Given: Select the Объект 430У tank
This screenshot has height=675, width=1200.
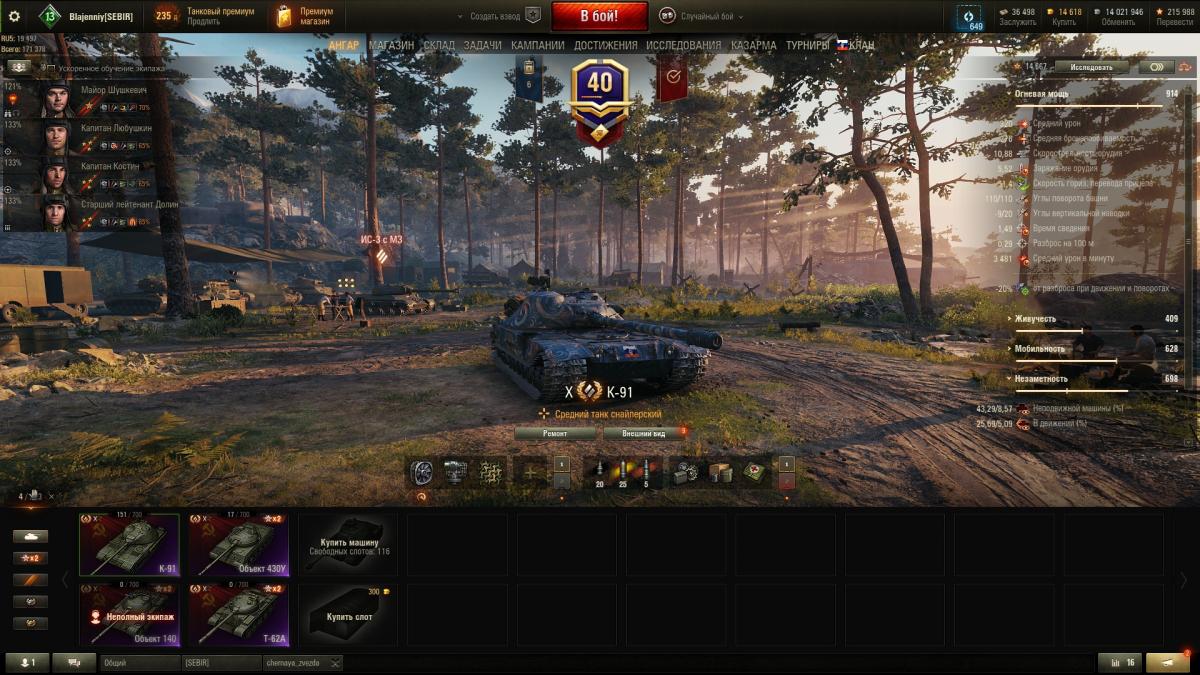Looking at the screenshot, I should [239, 545].
